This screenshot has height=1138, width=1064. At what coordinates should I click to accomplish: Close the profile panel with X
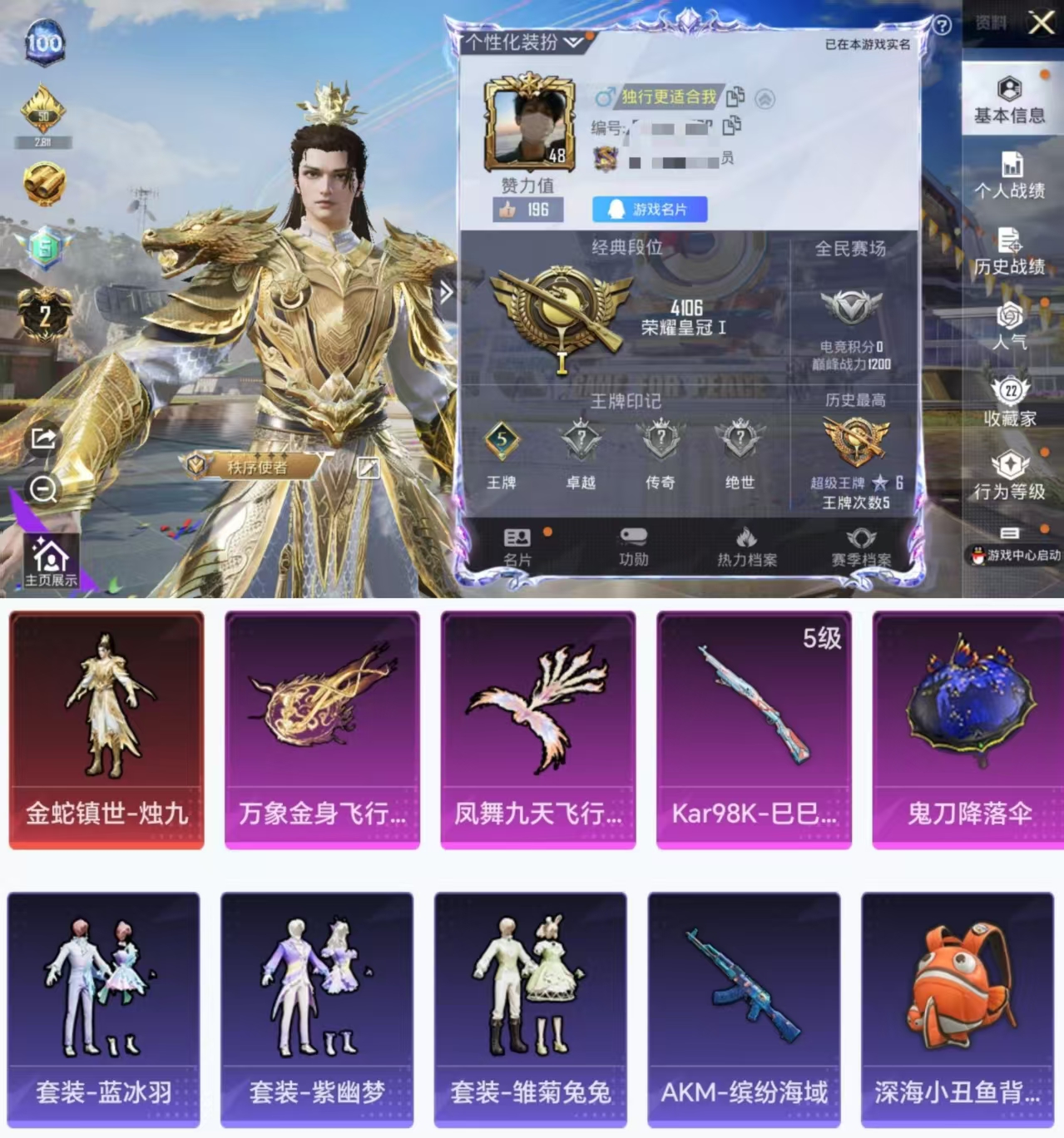pyautogui.click(x=1041, y=22)
